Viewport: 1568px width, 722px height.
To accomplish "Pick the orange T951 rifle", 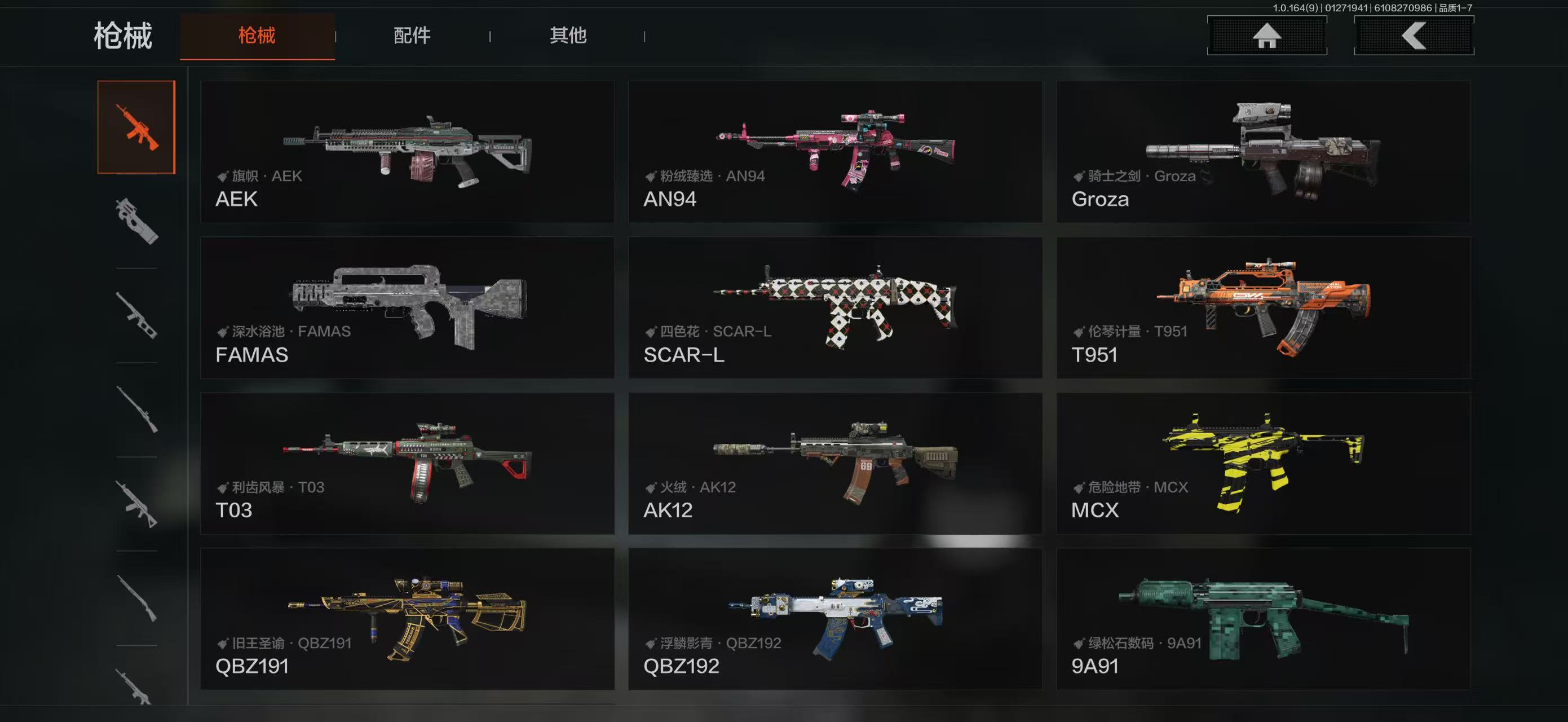I will click(x=1264, y=307).
